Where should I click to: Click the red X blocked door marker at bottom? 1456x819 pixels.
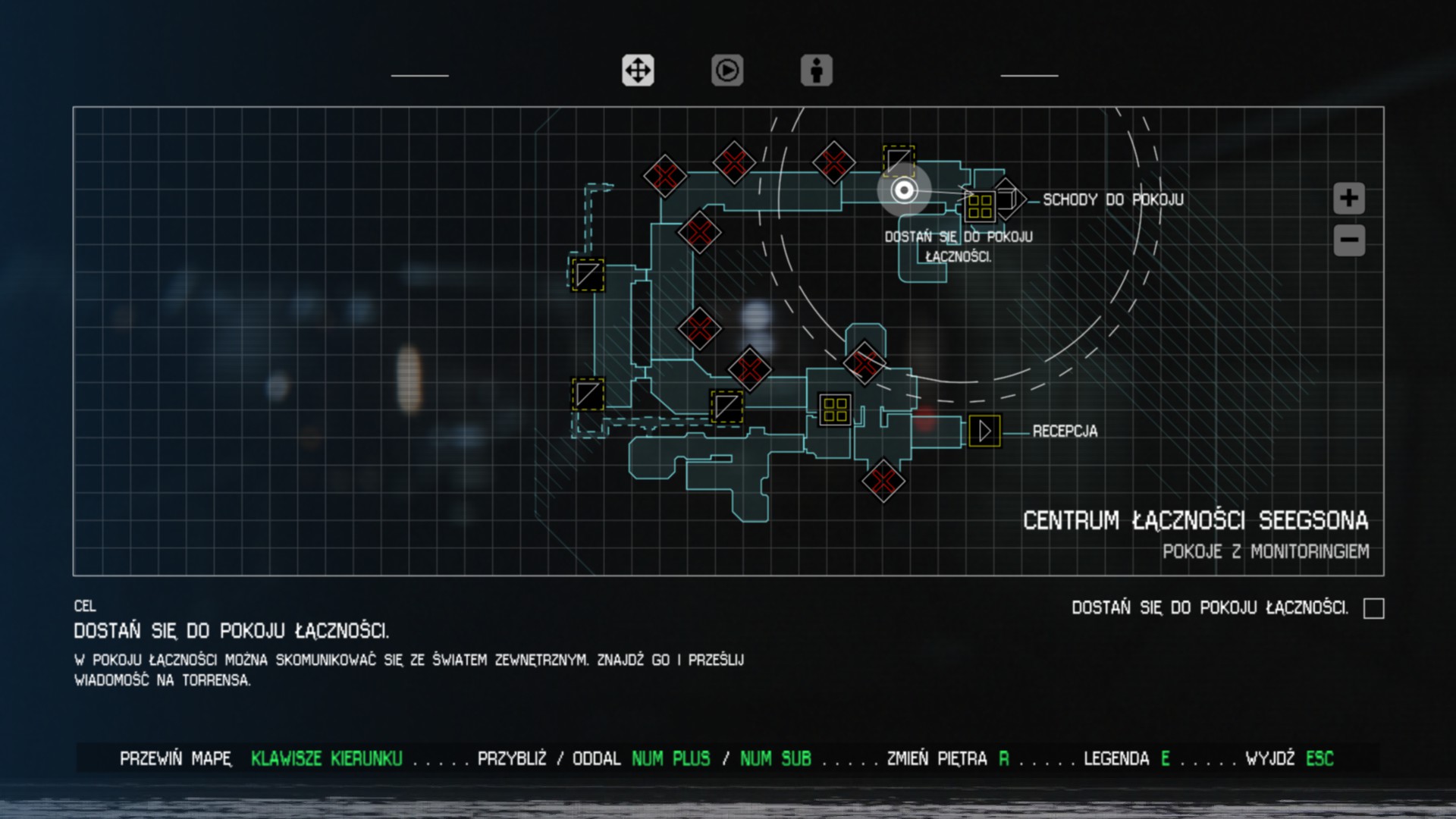[883, 480]
